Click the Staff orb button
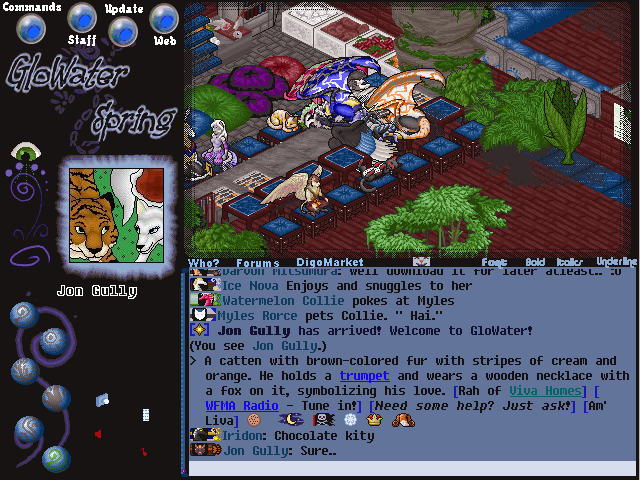640x480 pixels. [x=82, y=18]
